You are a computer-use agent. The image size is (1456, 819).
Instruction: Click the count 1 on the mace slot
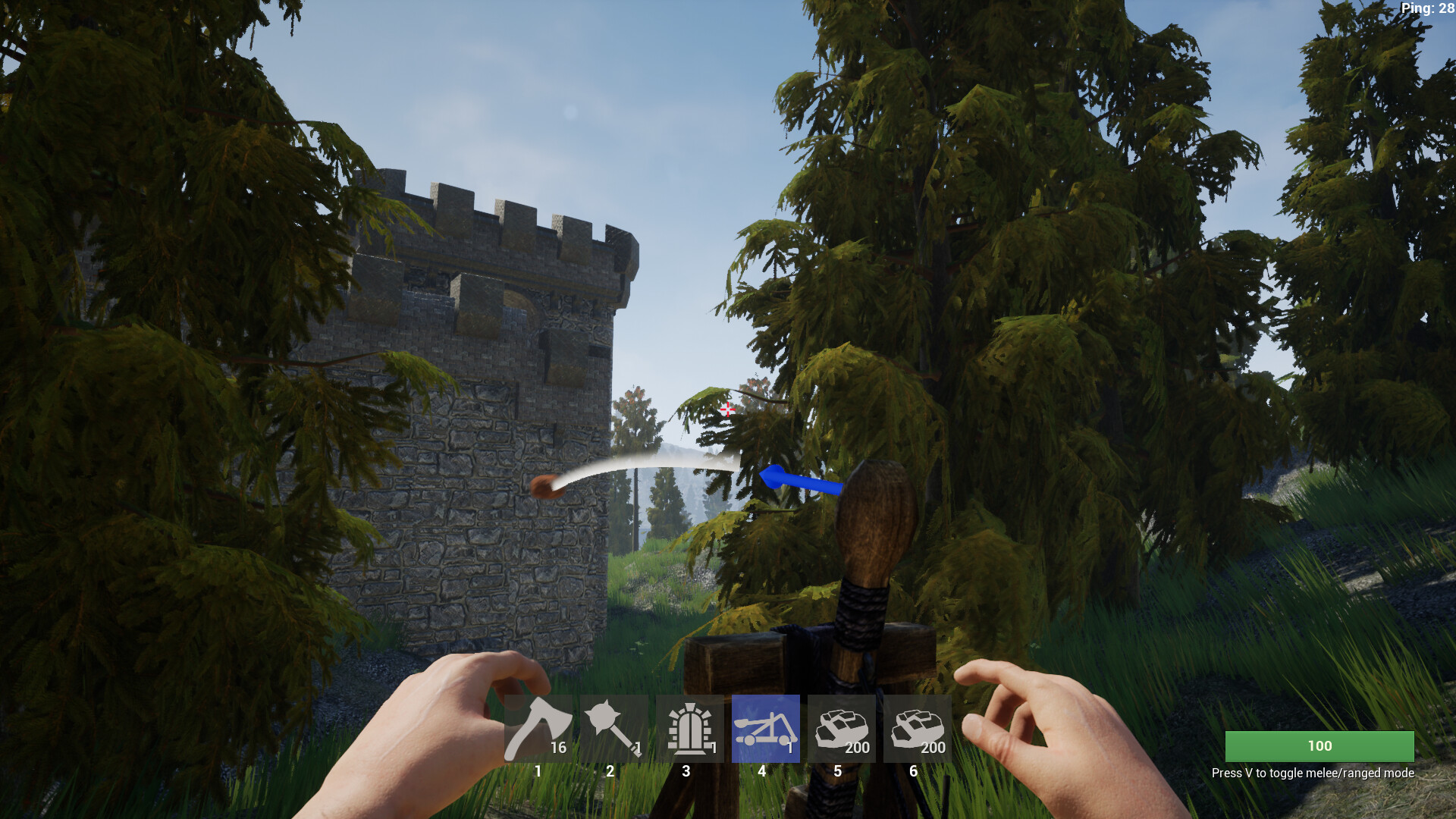click(x=638, y=747)
